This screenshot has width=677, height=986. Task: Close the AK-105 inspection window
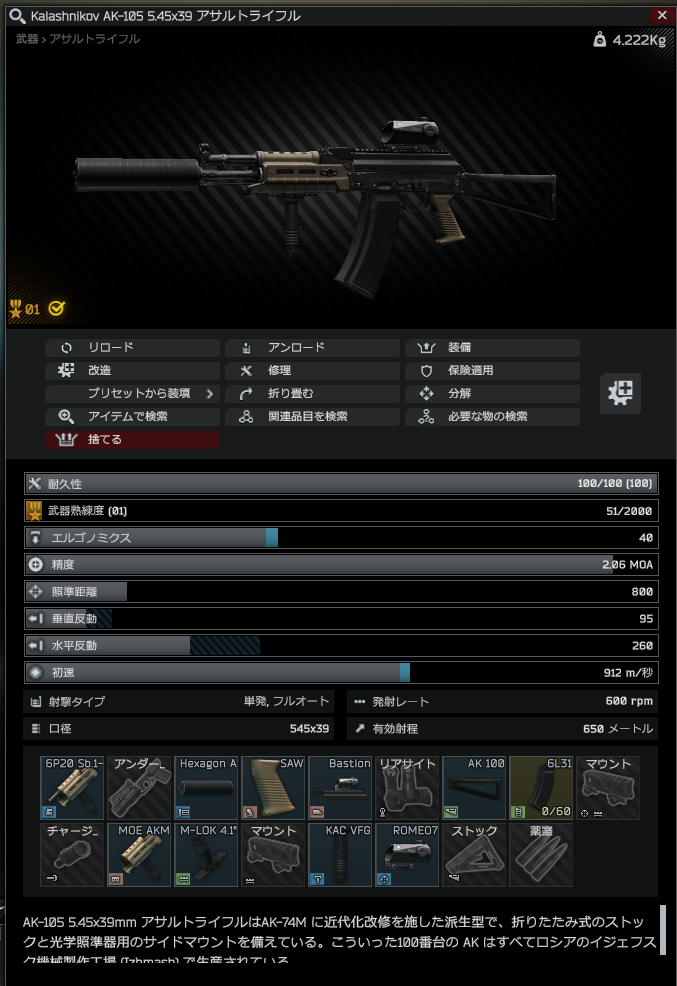(x=661, y=15)
